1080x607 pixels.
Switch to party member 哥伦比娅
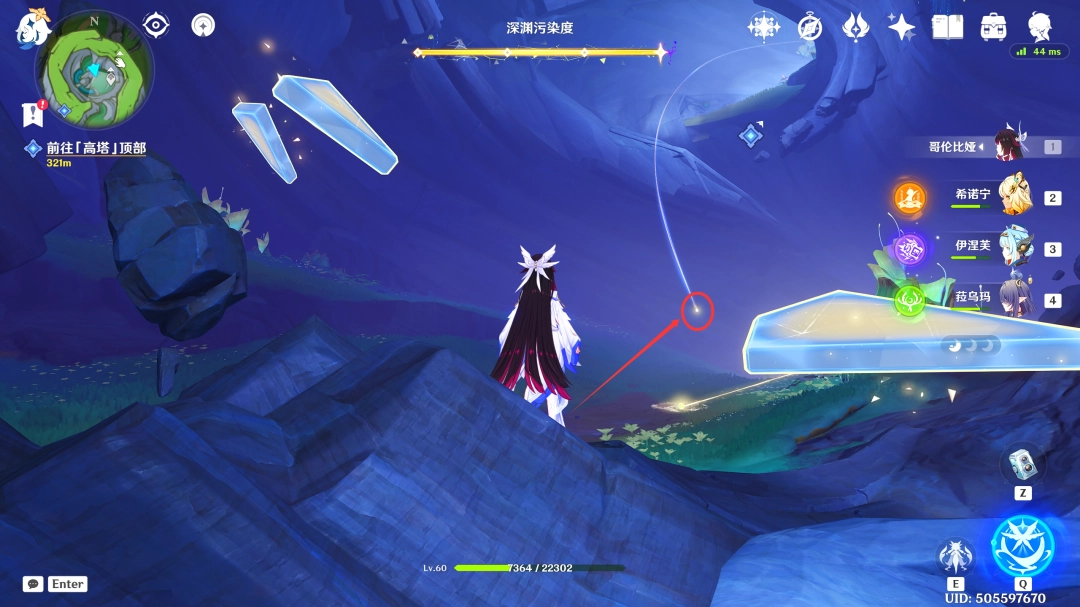[x=1008, y=147]
